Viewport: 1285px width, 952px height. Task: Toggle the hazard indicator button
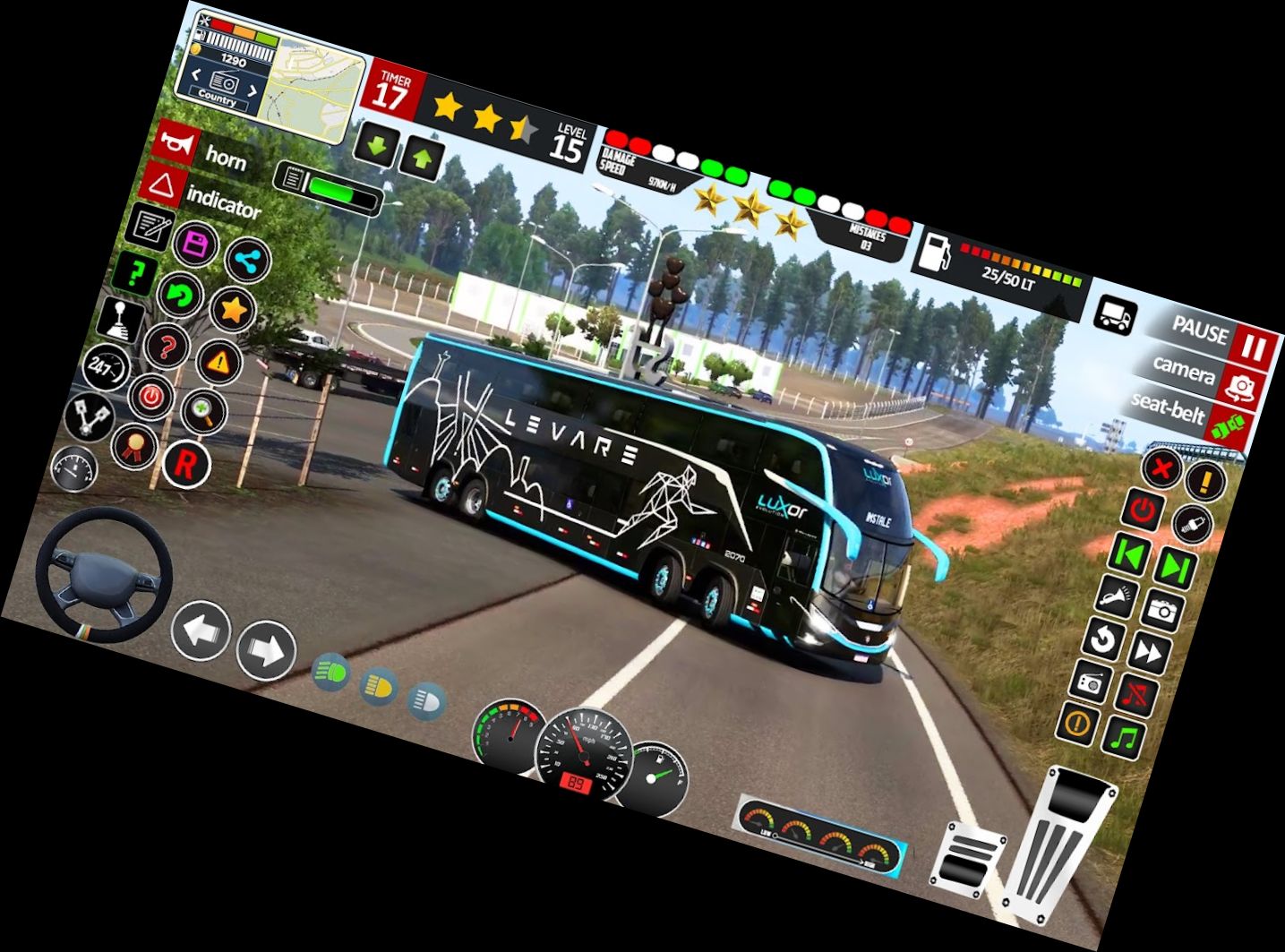click(x=162, y=186)
